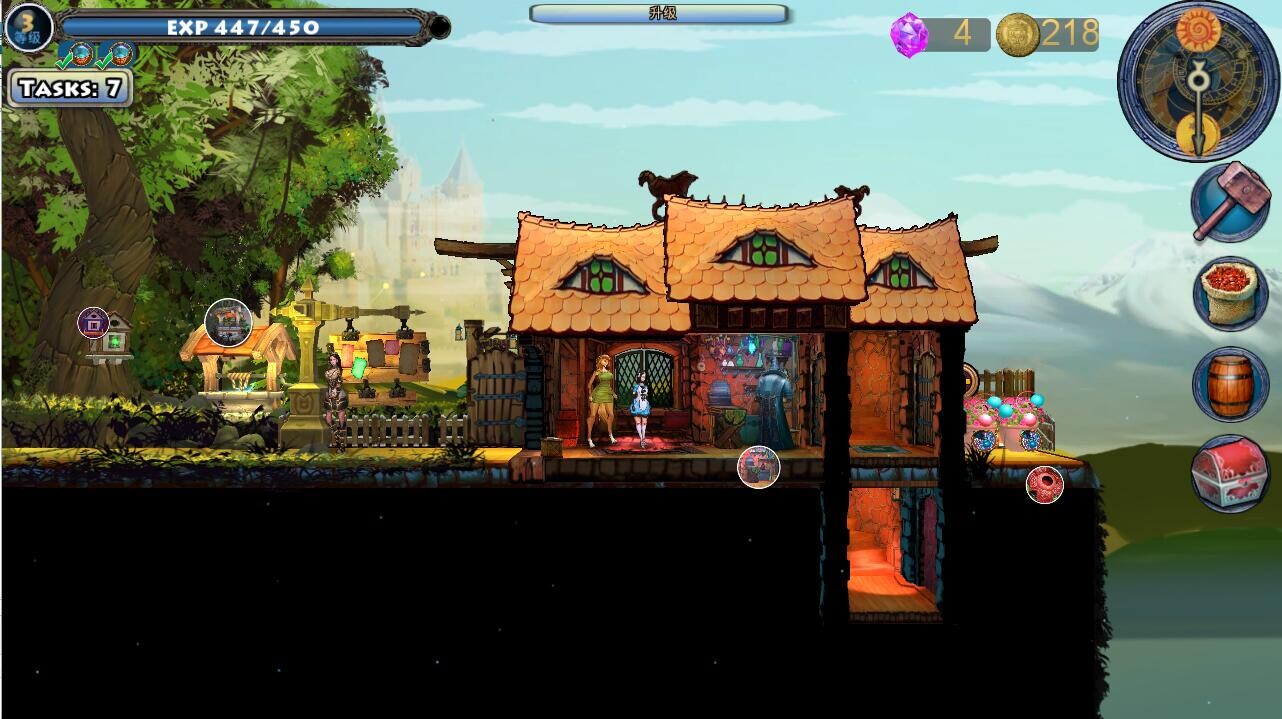The width and height of the screenshot is (1282, 719).
Task: Select the marker bubble above the well
Action: [228, 322]
